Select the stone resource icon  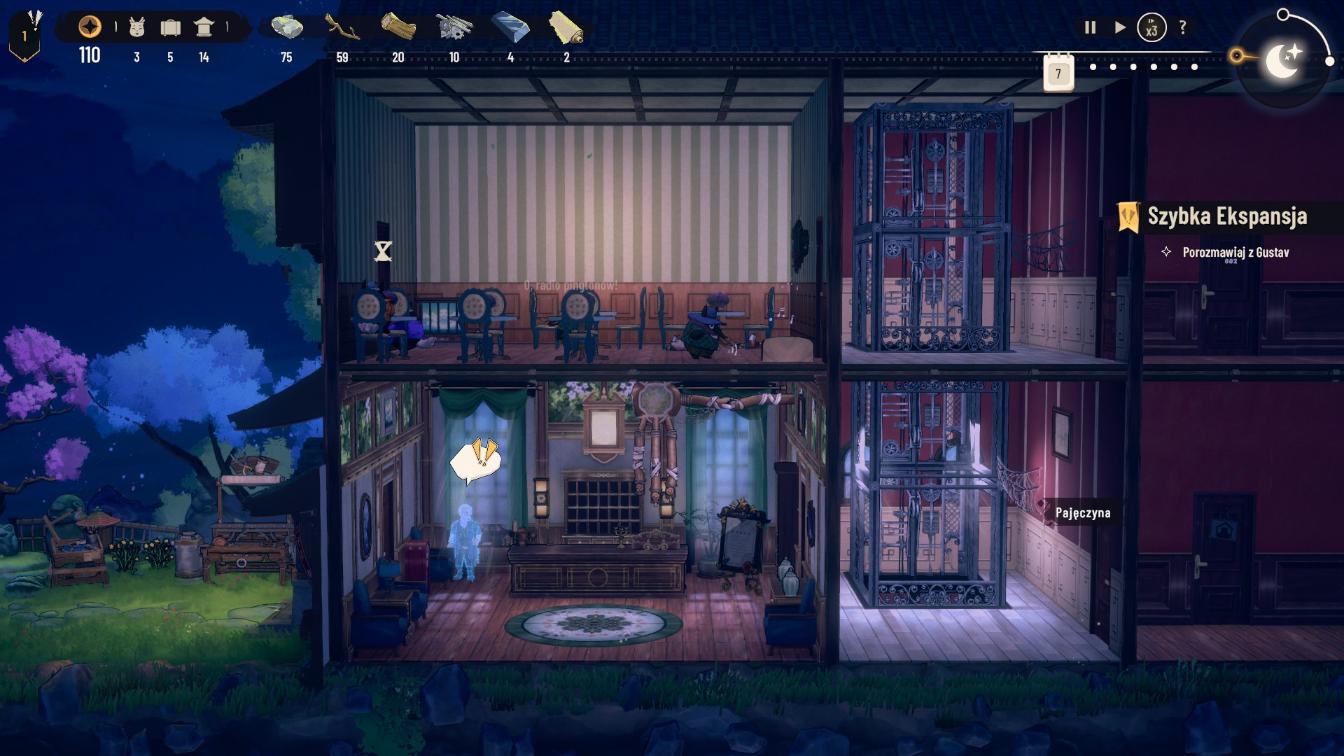[x=287, y=27]
